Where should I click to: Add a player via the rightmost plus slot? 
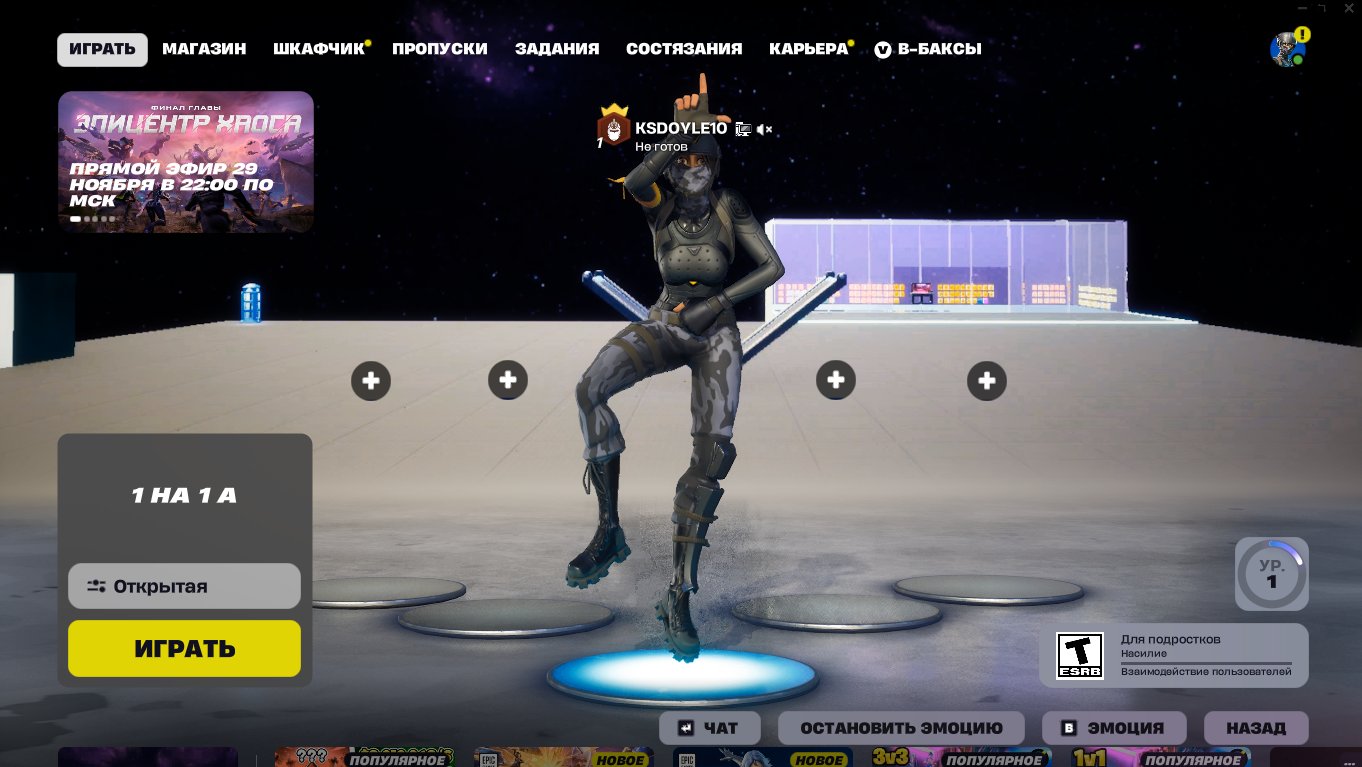[x=987, y=380]
